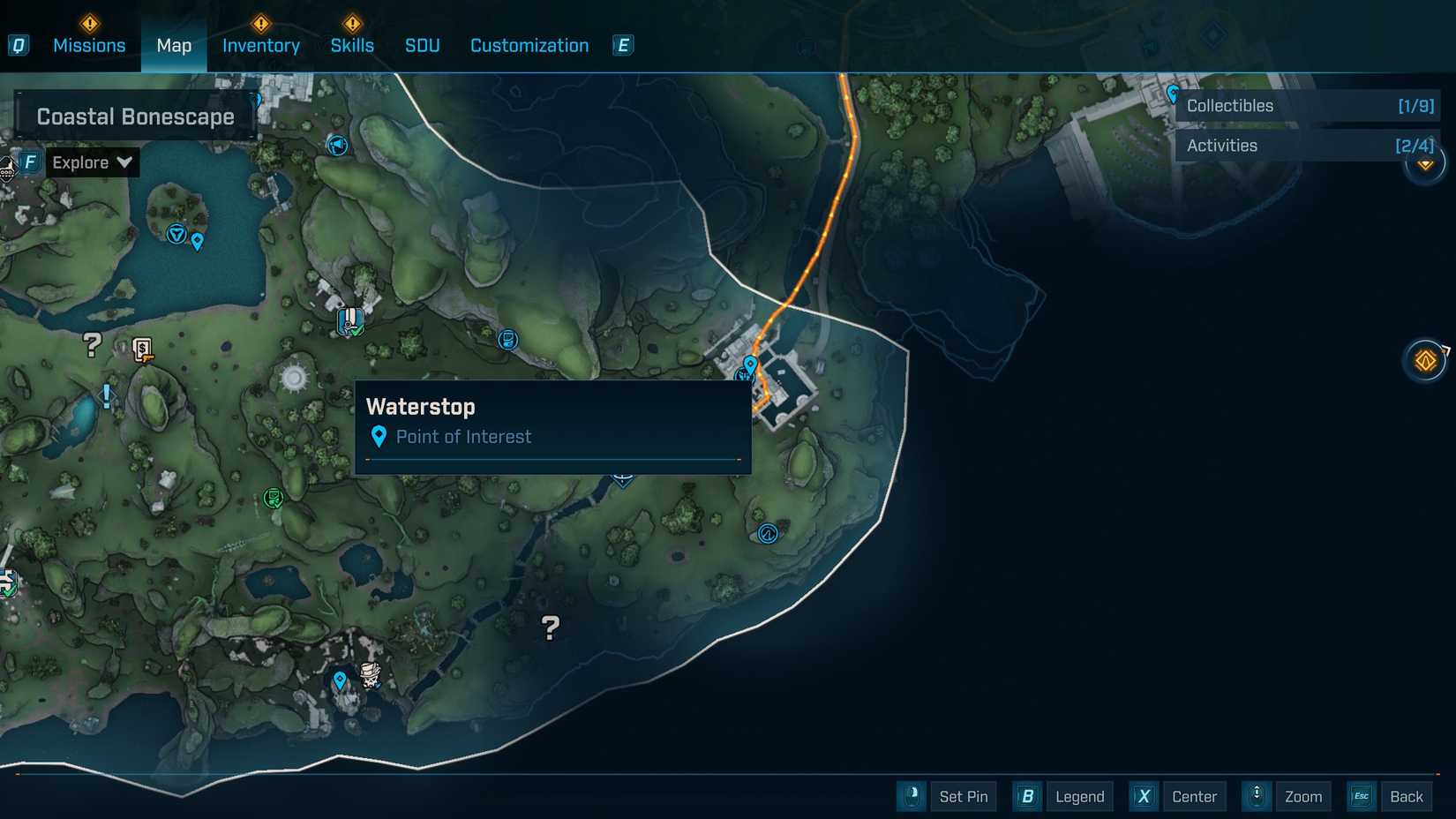
Task: Select the blue swirl activity icon near the coast
Action: pos(766,533)
